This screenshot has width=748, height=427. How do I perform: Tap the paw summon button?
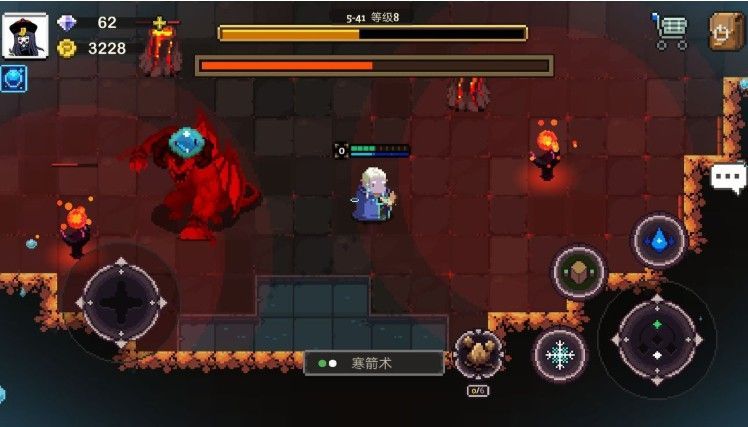(x=478, y=353)
